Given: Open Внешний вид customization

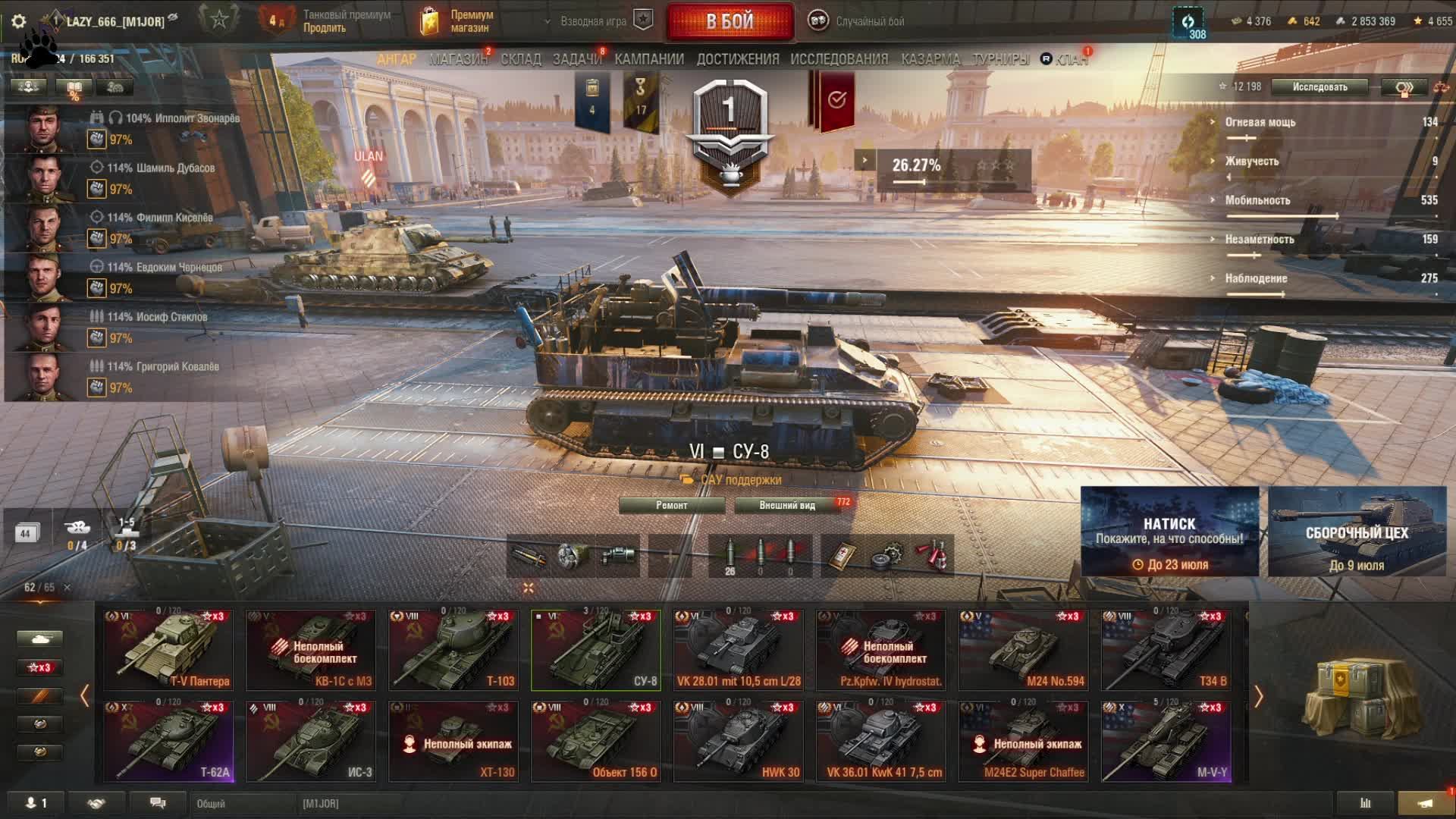Looking at the screenshot, I should pos(787,505).
